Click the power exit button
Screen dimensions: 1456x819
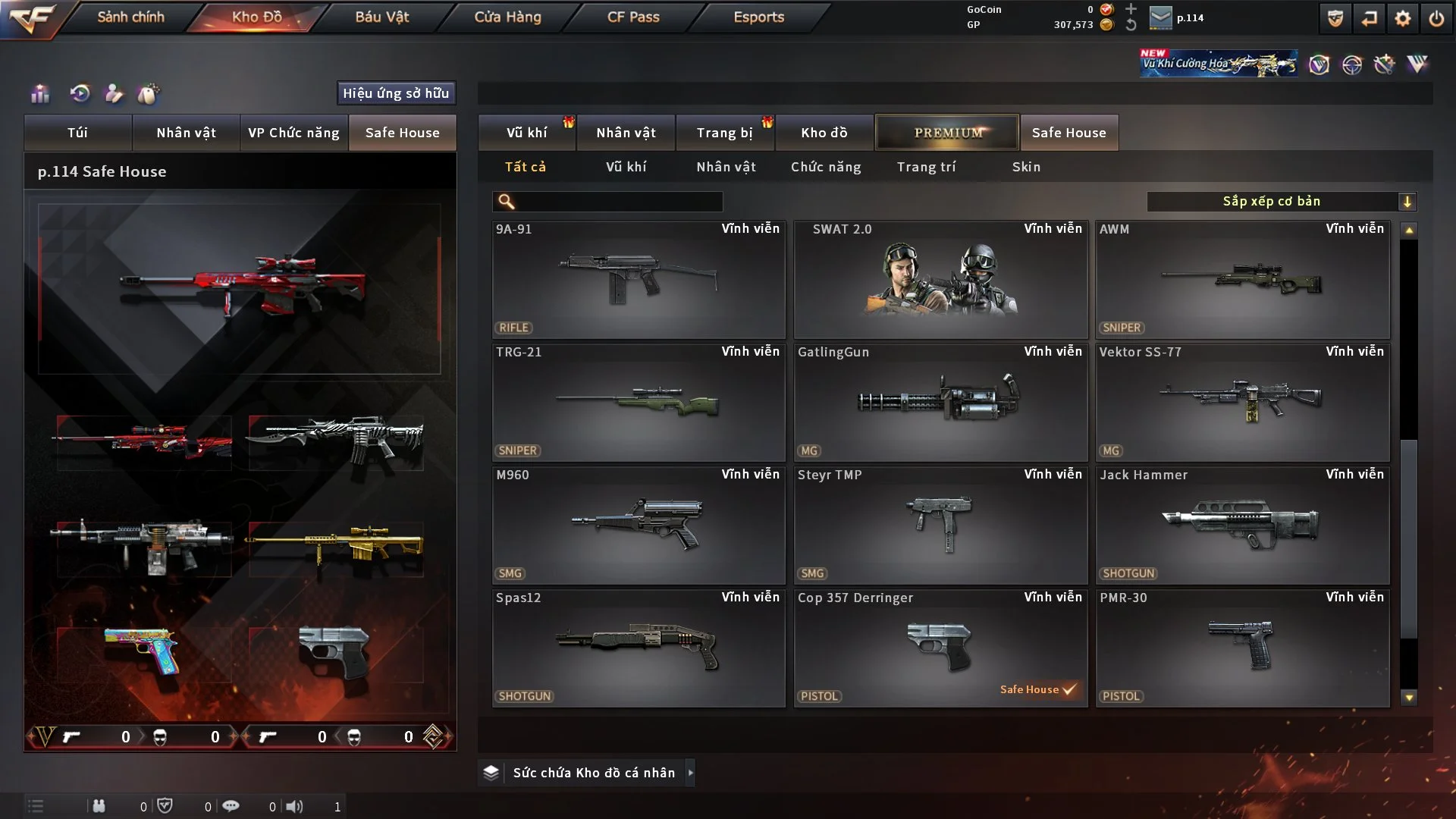click(x=1436, y=18)
